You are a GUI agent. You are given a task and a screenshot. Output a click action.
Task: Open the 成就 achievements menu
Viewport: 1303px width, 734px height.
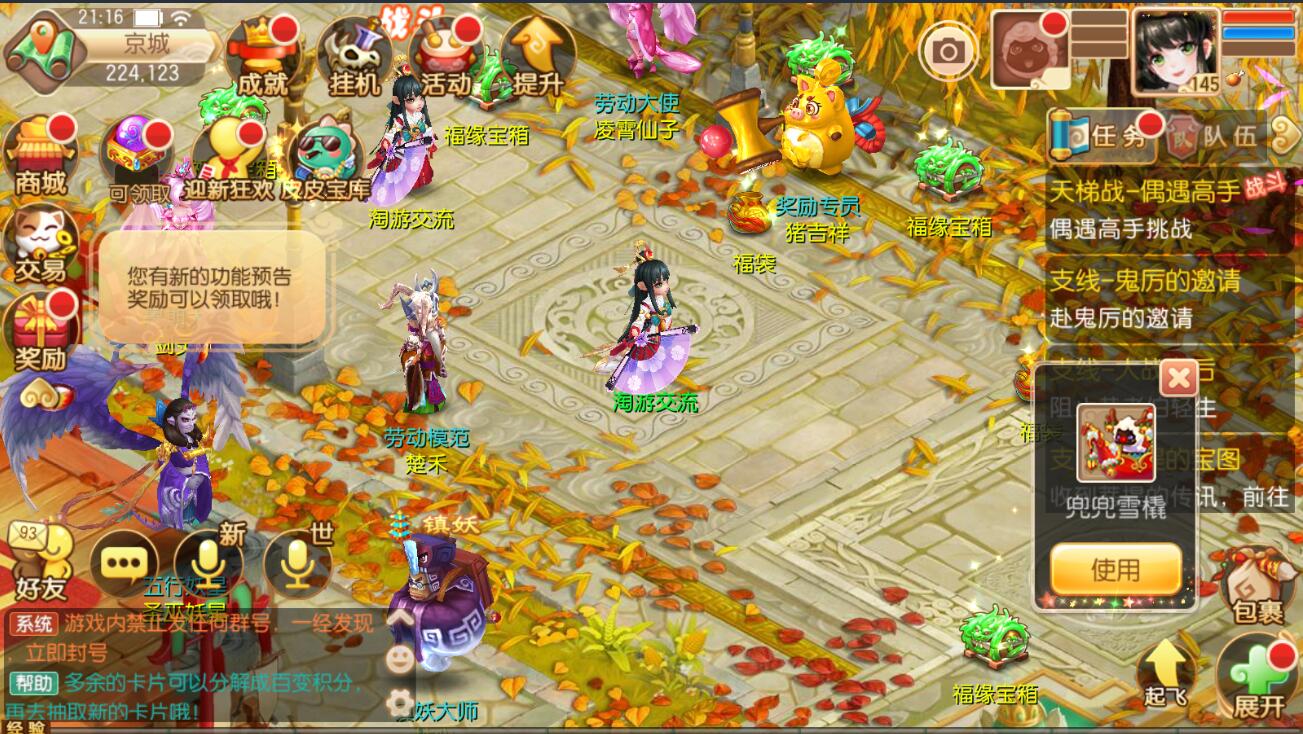(263, 57)
